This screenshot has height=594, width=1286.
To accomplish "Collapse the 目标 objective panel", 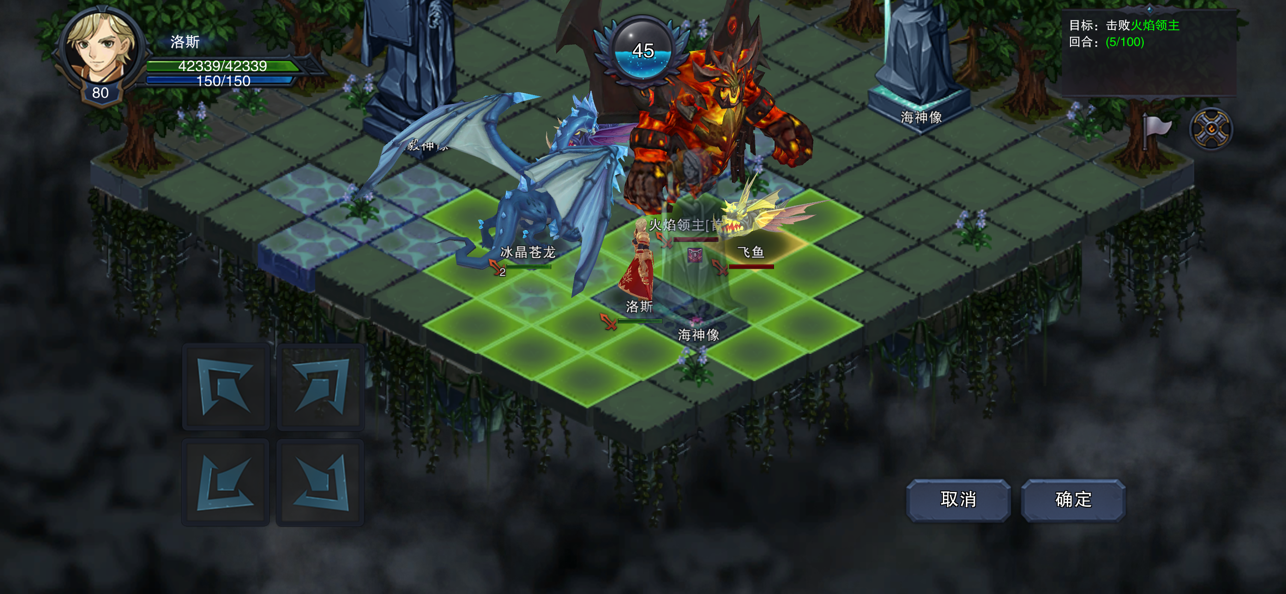I will [1149, 9].
